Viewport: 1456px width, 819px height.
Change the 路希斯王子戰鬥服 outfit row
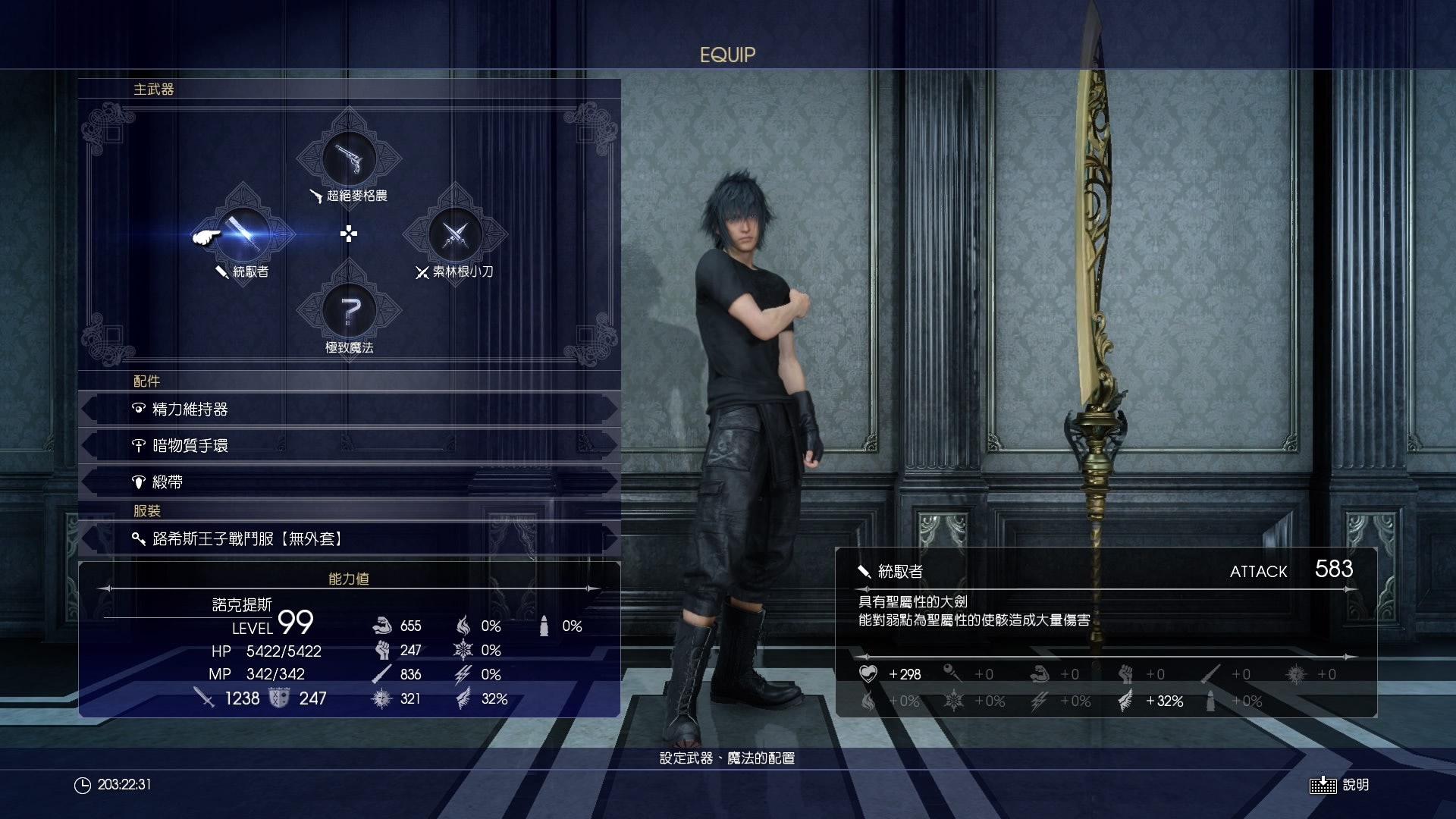pyautogui.click(x=349, y=539)
